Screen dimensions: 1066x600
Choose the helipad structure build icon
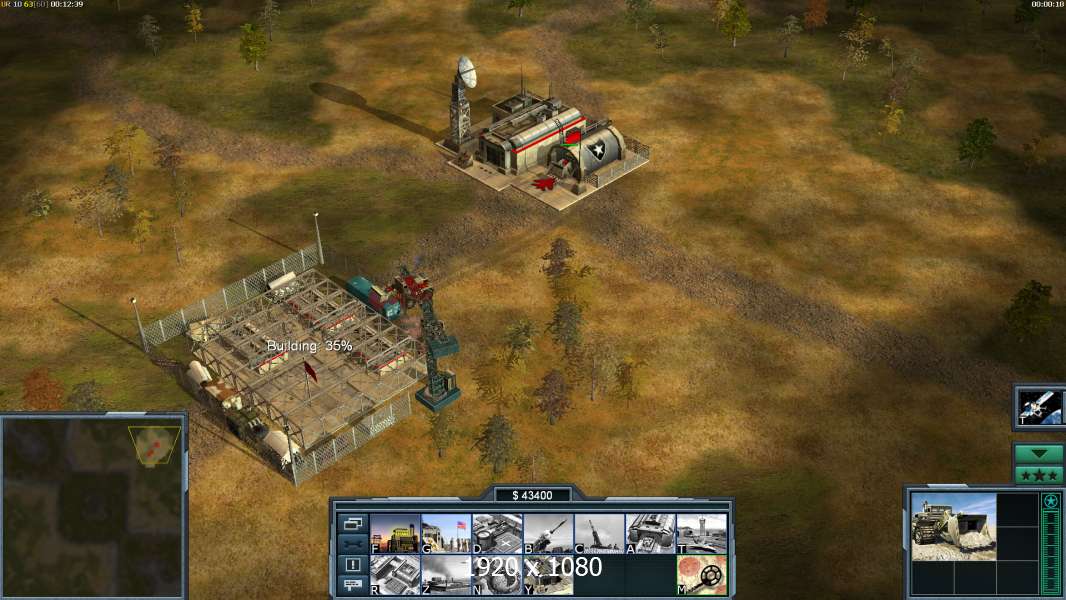click(497, 533)
